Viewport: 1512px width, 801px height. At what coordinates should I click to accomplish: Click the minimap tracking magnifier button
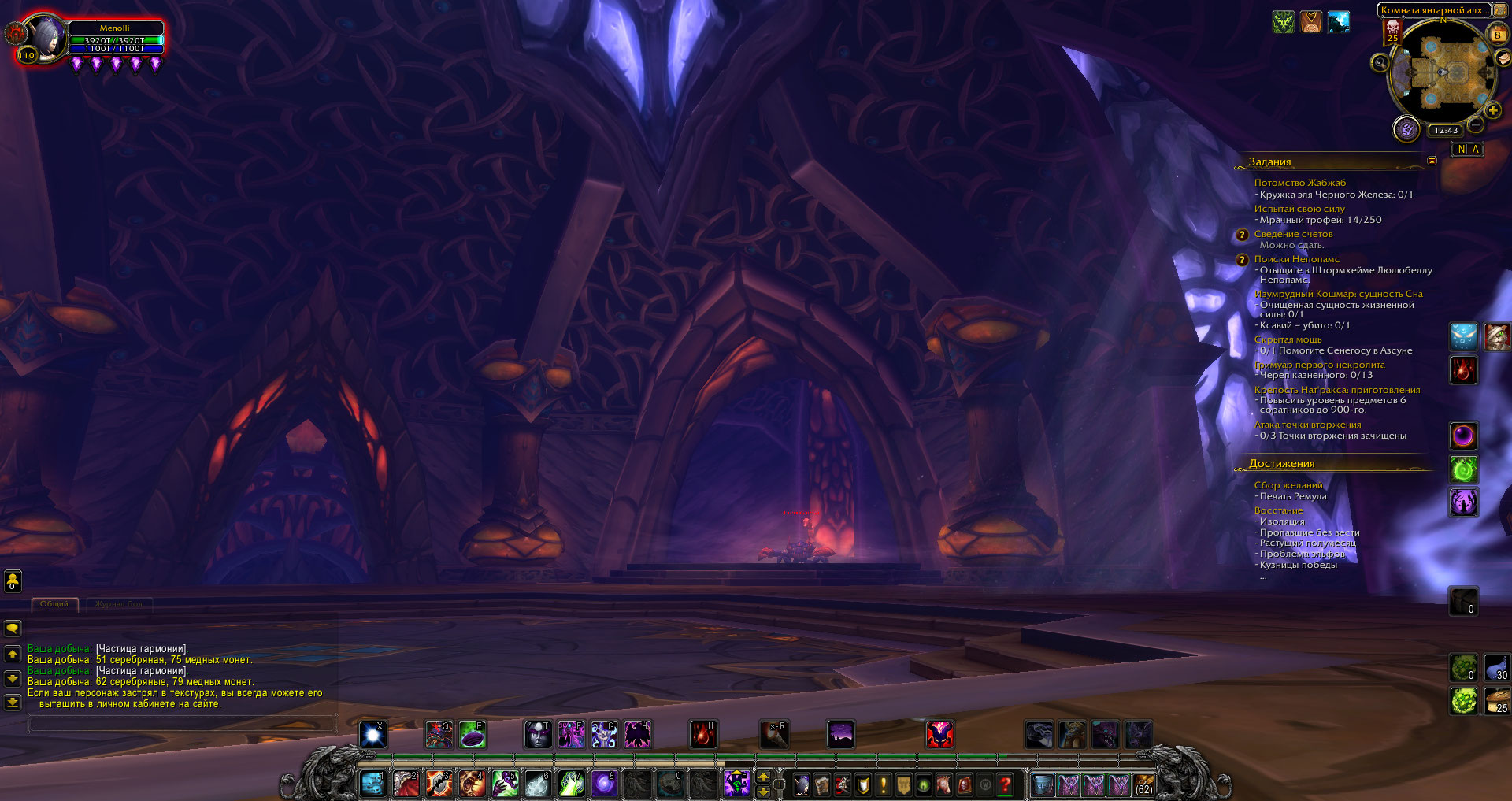(1380, 63)
